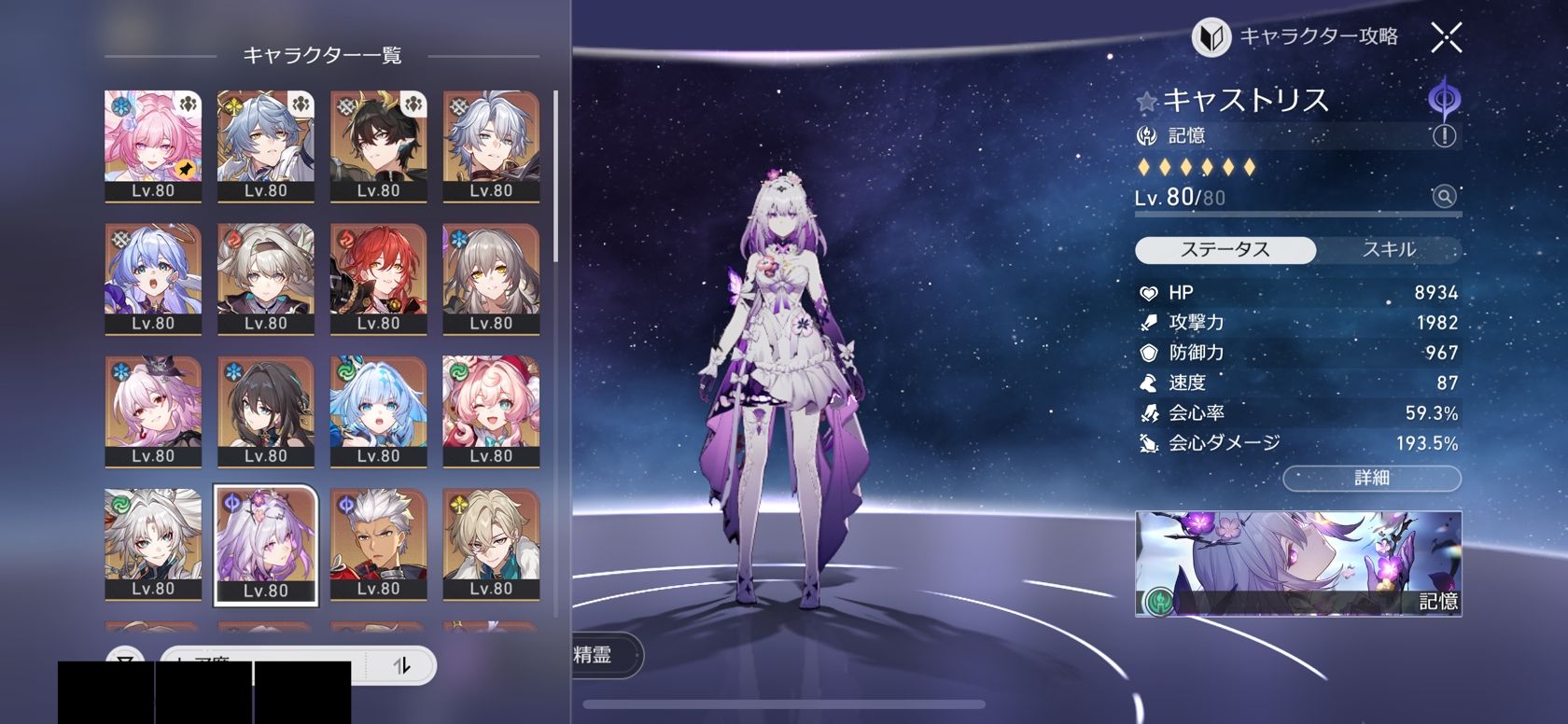The image size is (1568, 724).
Task: Select the winking pink-haired wind character
Action: [491, 410]
